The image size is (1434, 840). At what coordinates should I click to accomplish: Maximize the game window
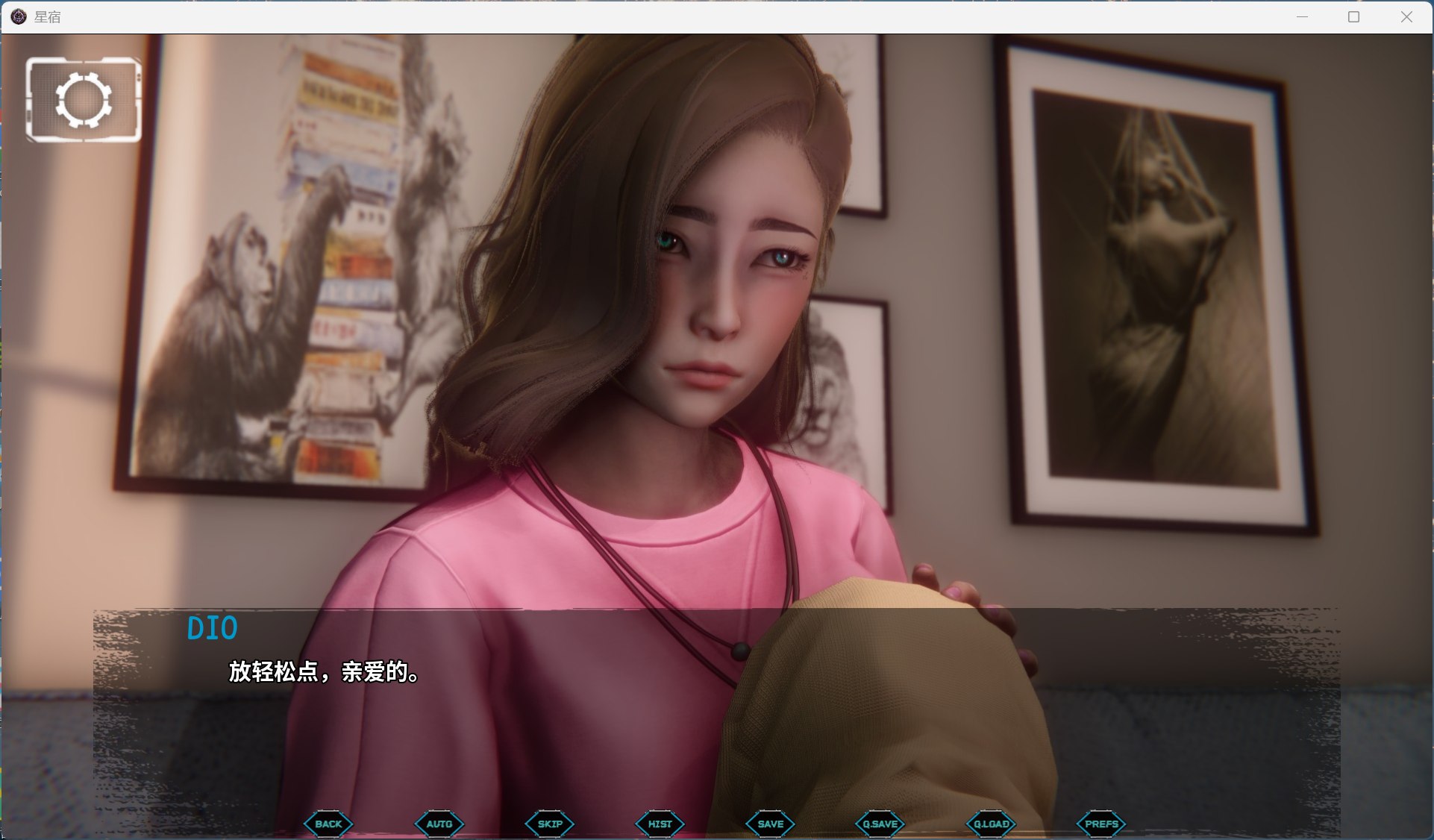1353,16
